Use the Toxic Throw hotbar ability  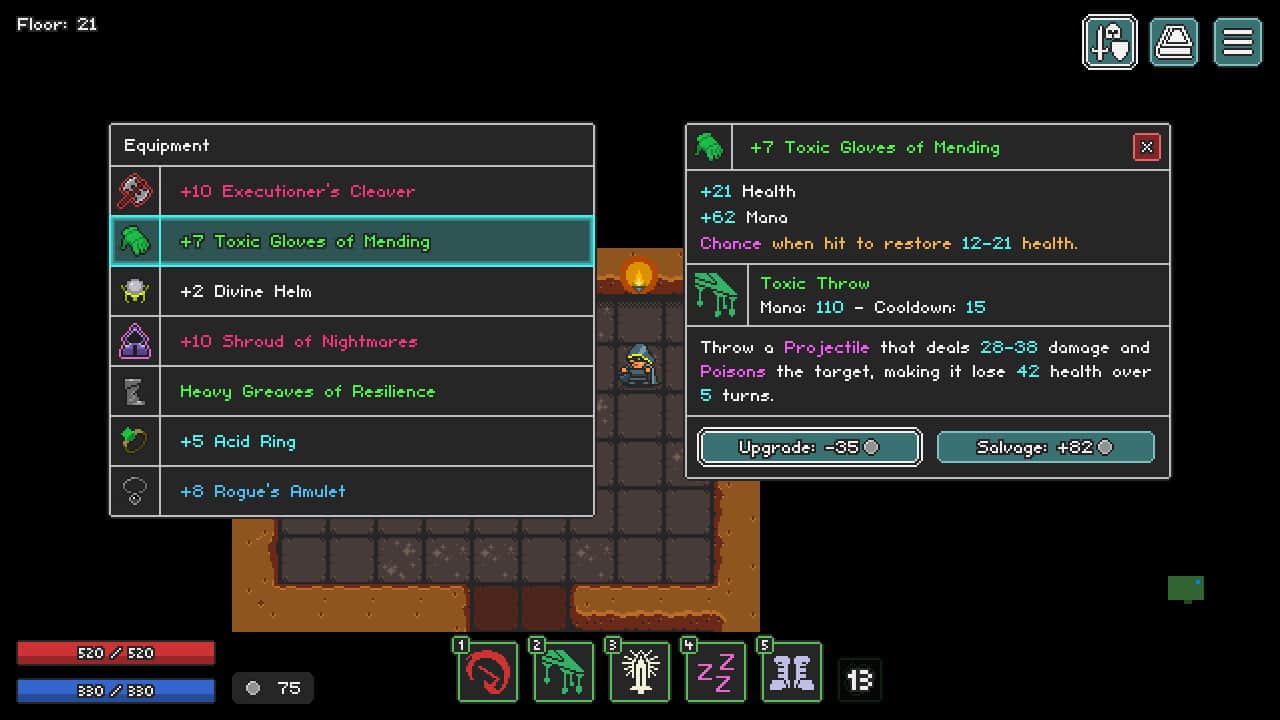[564, 672]
